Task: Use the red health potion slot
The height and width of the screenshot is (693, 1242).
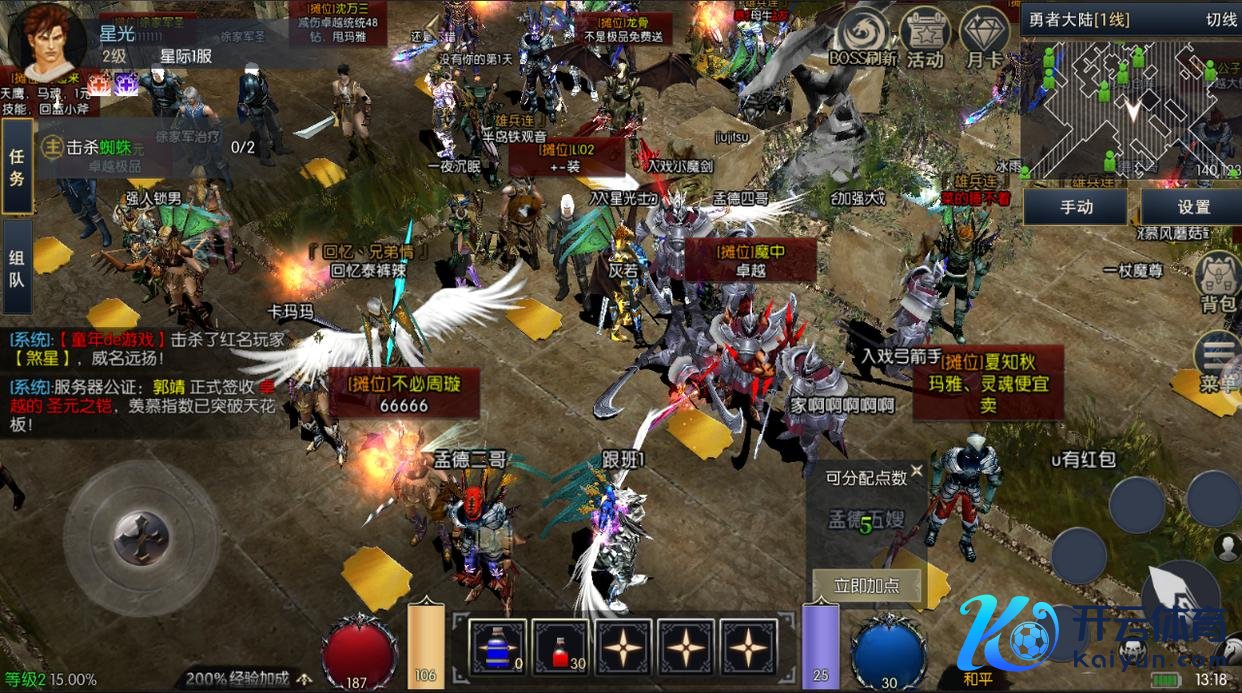Action: [x=561, y=647]
